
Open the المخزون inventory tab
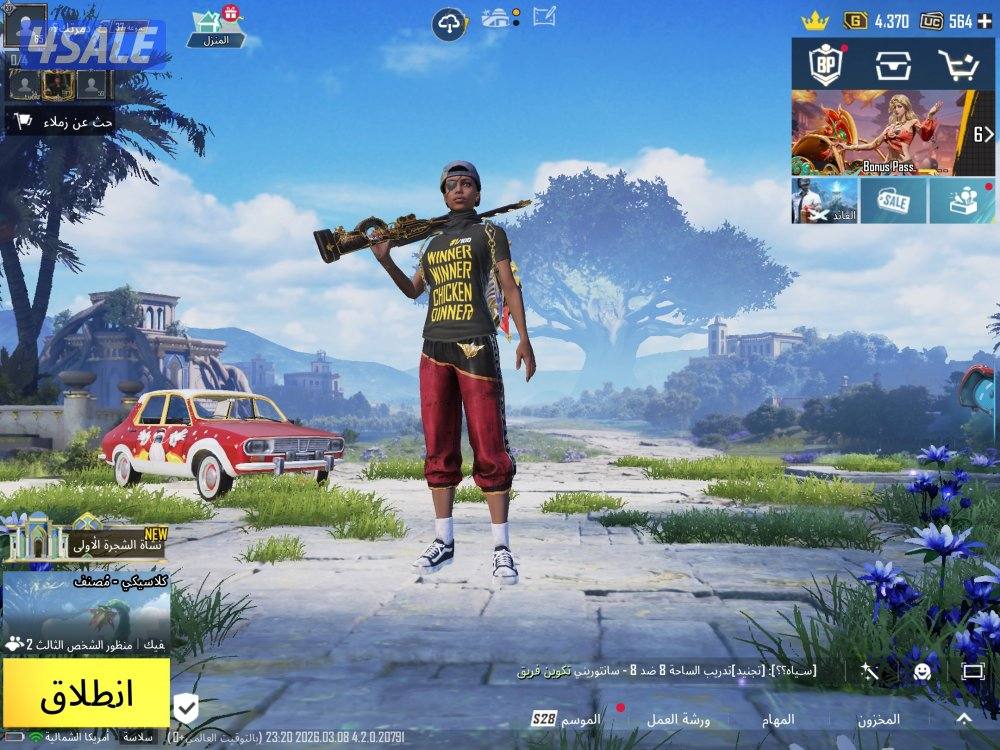click(877, 719)
